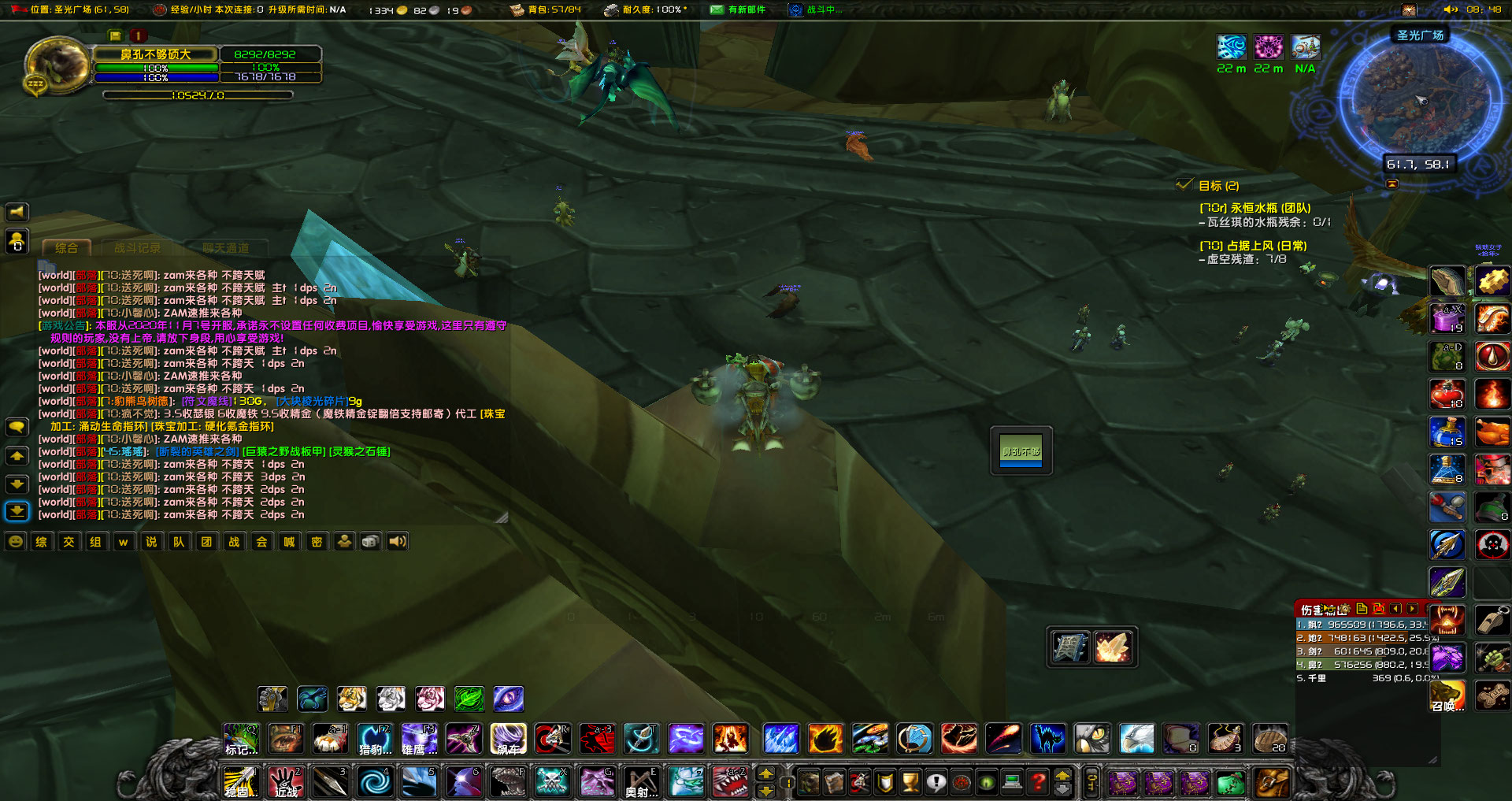Cast the 猎豹 aspect ability from the action bar
Image resolution: width=1512 pixels, height=801 pixels.
(x=374, y=739)
